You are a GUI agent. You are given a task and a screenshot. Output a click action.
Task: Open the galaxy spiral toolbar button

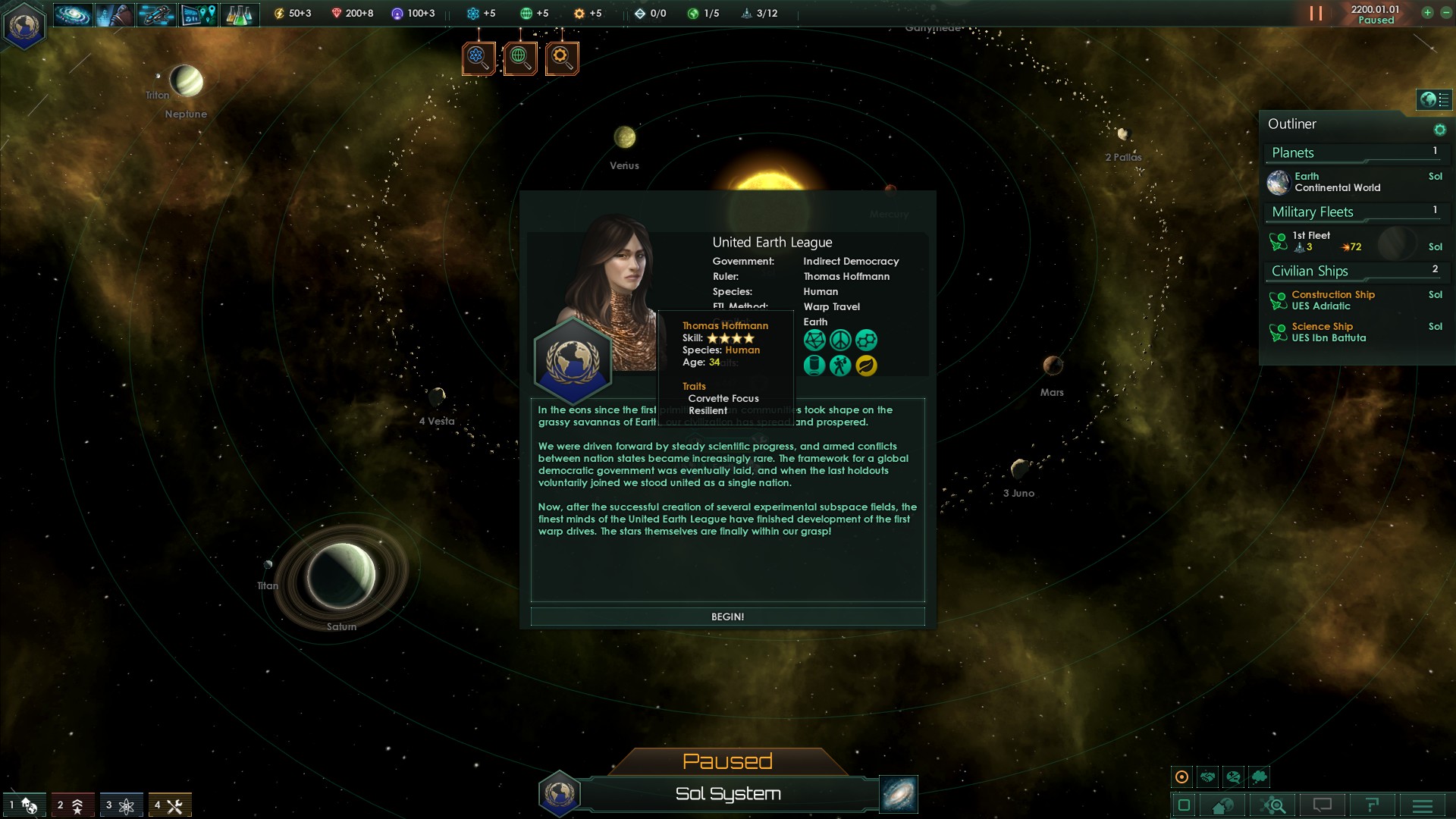click(x=73, y=14)
